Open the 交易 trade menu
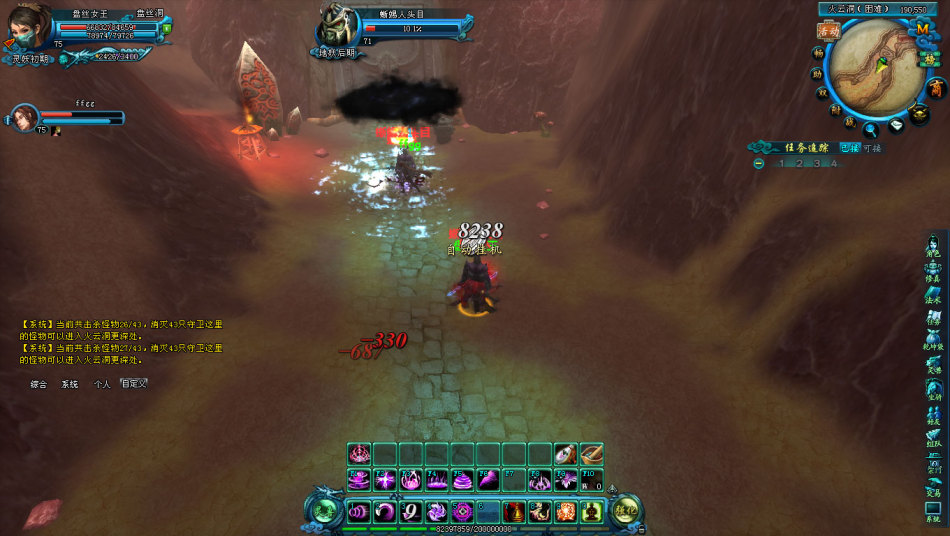The width and height of the screenshot is (950, 536). click(932, 487)
